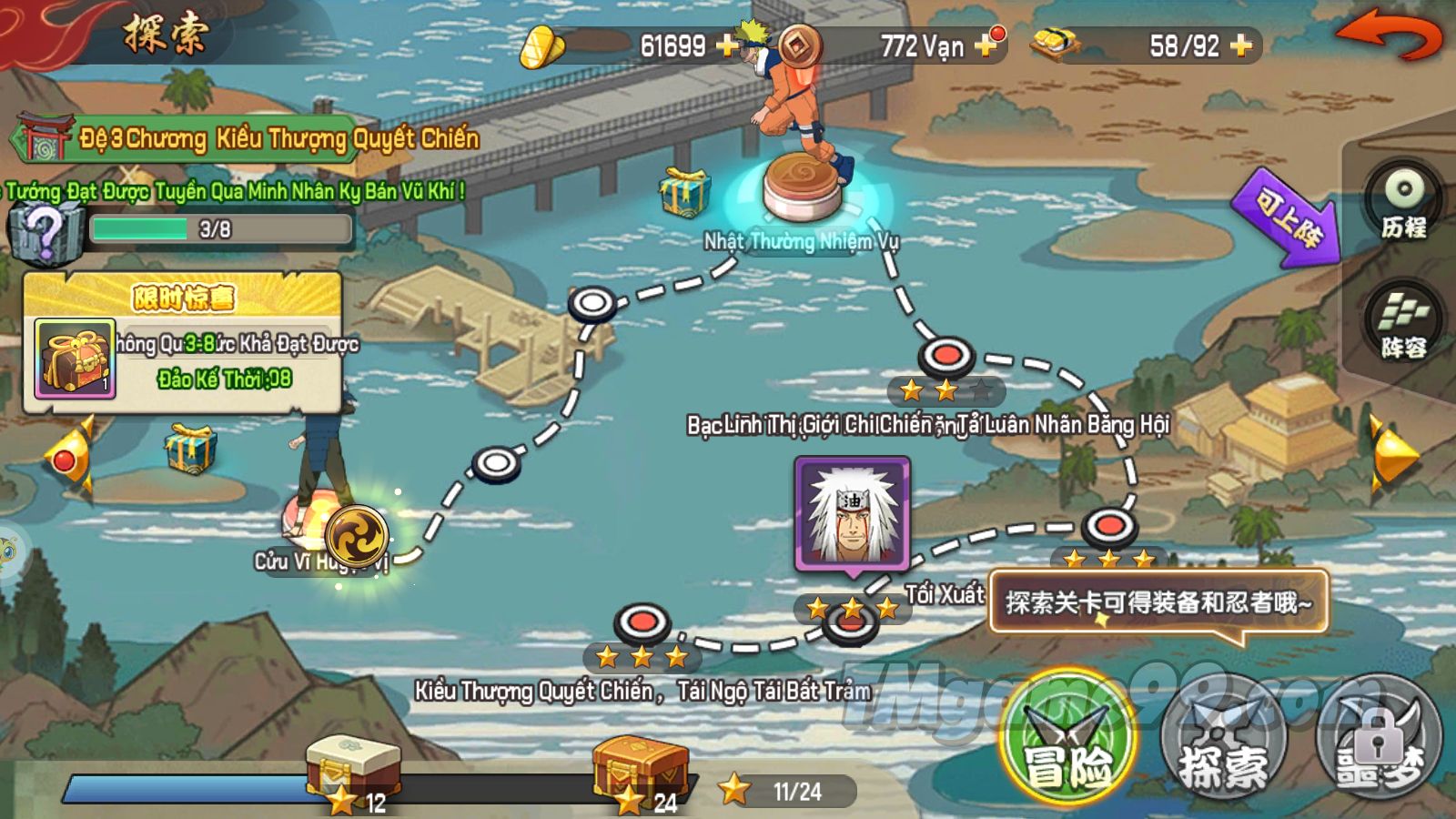Add more gold ingots with plus
Image resolution: width=1456 pixels, height=819 pixels.
(x=727, y=45)
